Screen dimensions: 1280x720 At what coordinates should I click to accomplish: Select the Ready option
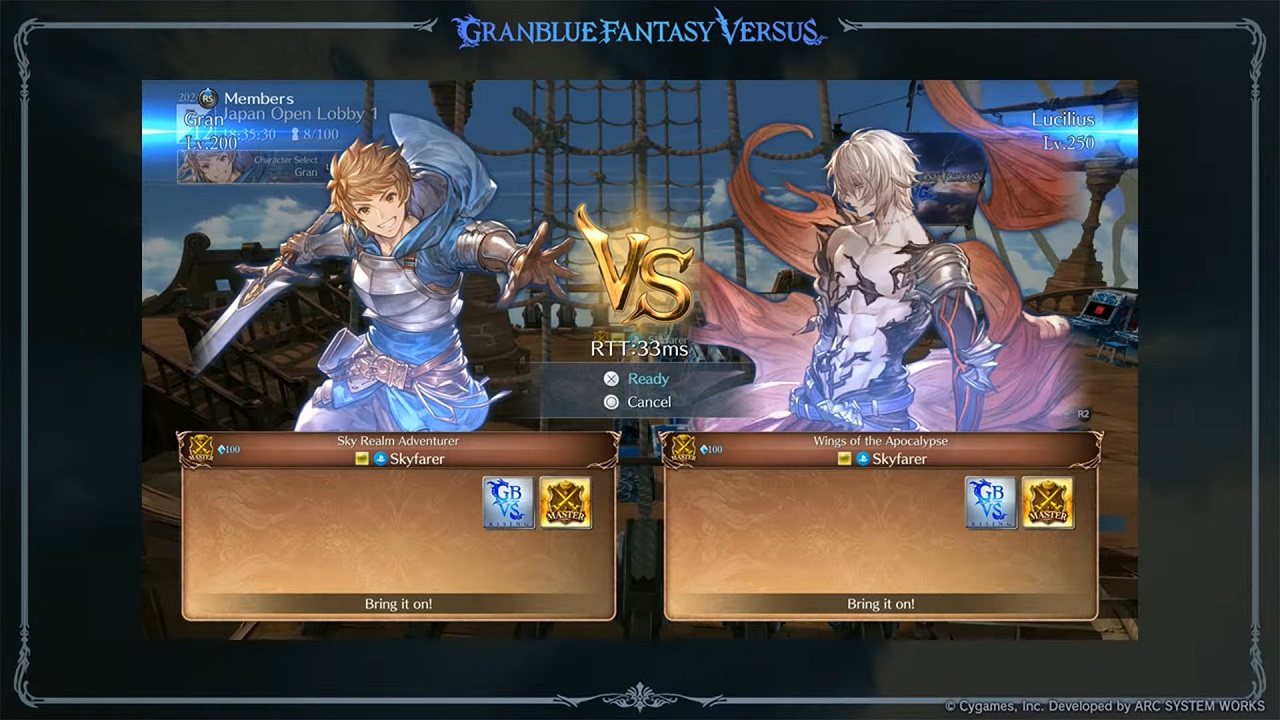click(647, 379)
